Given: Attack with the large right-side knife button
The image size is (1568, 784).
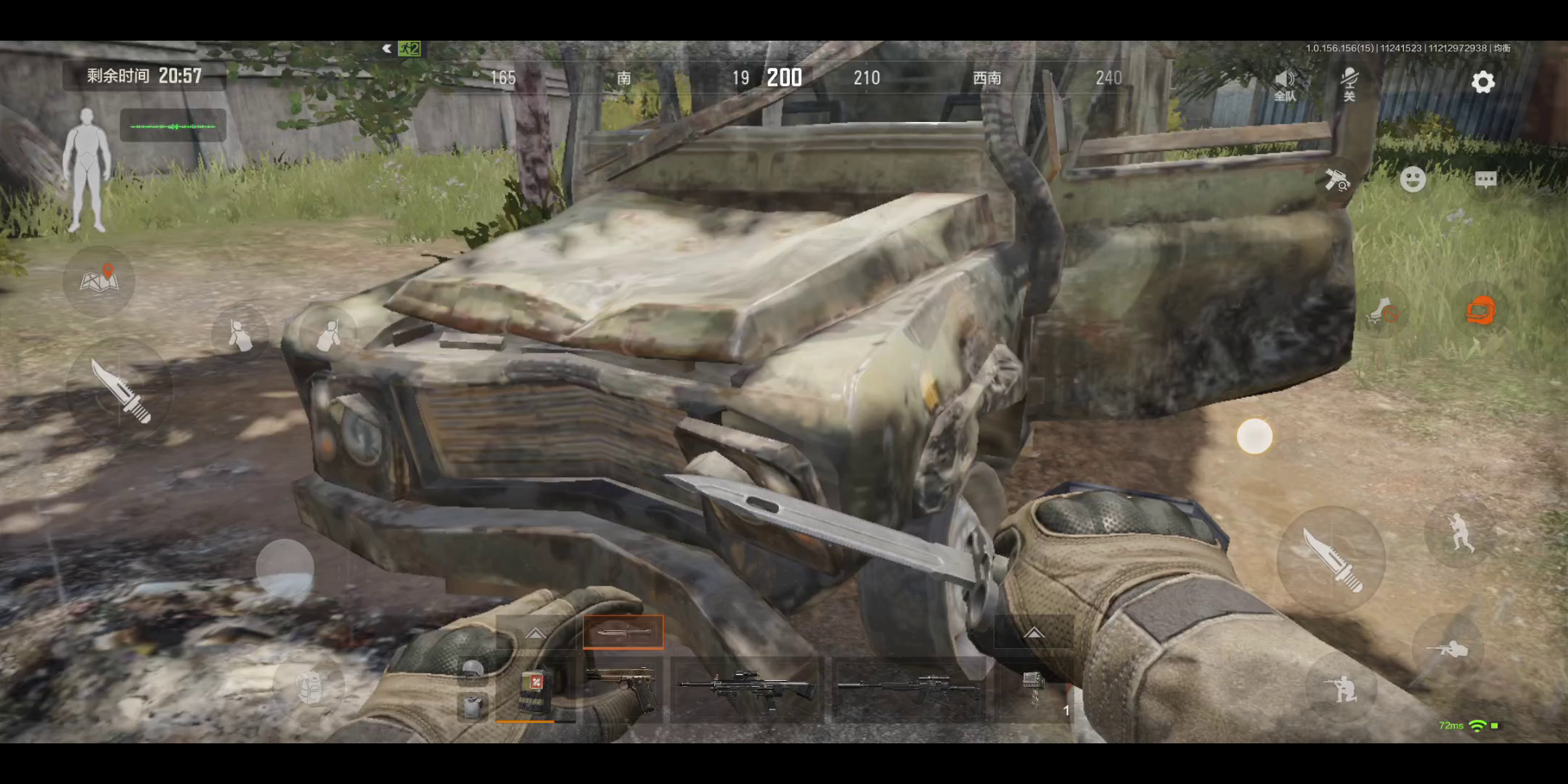Looking at the screenshot, I should (1331, 559).
